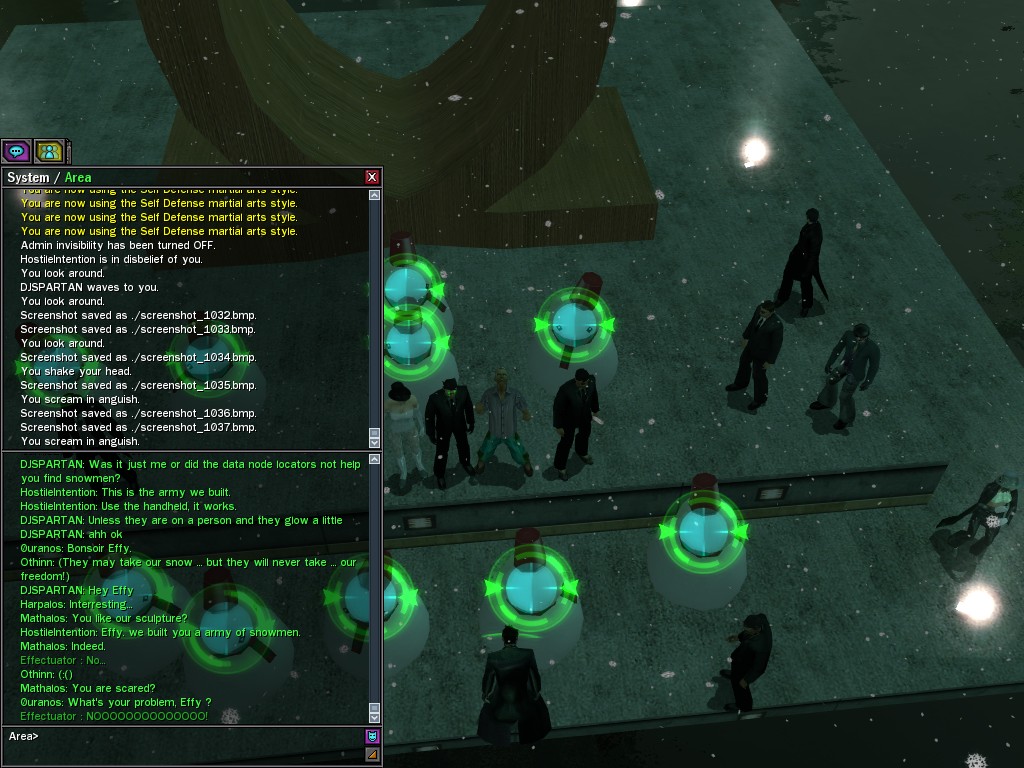The image size is (1024, 768).
Task: Open the purple mask emote icon
Action: (372, 736)
